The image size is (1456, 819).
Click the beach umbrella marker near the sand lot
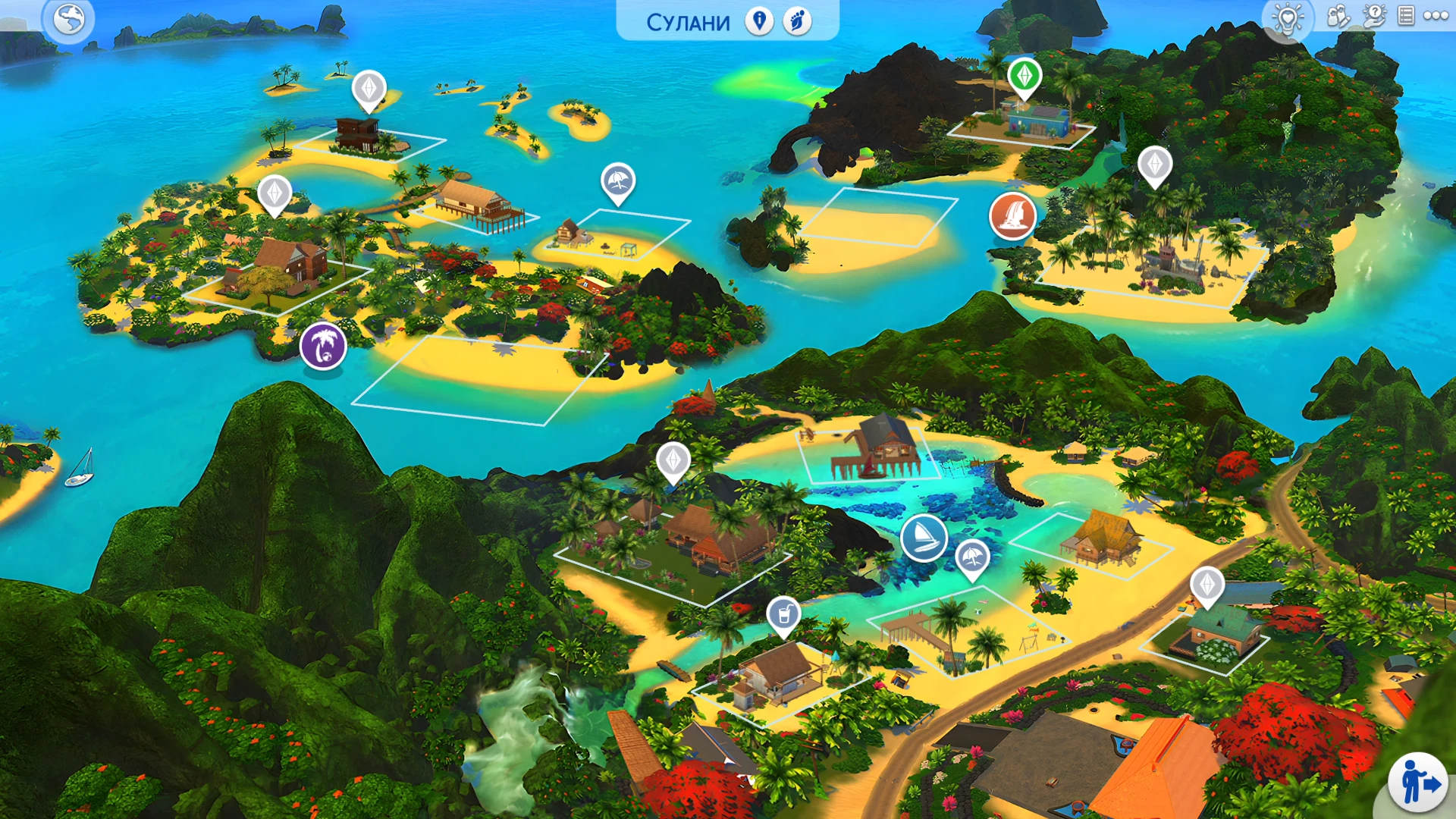617,182
